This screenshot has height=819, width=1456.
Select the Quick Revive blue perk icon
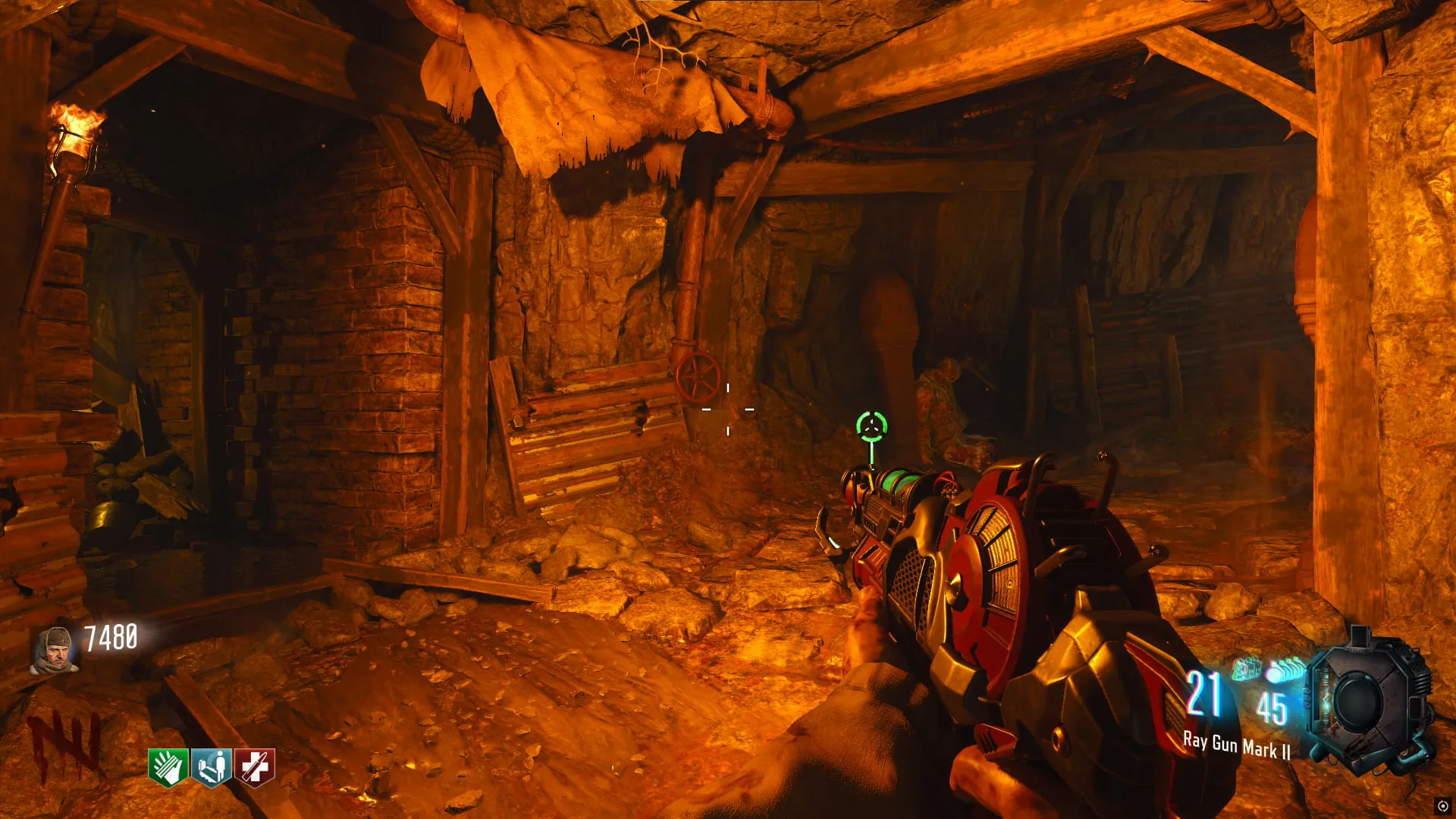212,767
